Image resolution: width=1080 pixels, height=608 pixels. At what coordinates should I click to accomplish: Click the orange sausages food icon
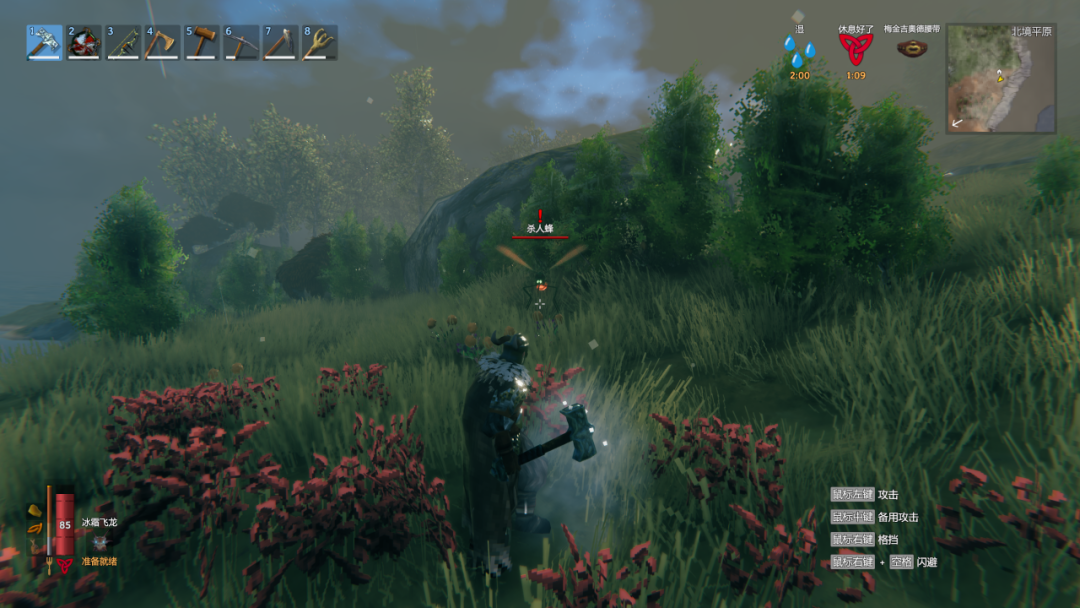35,528
